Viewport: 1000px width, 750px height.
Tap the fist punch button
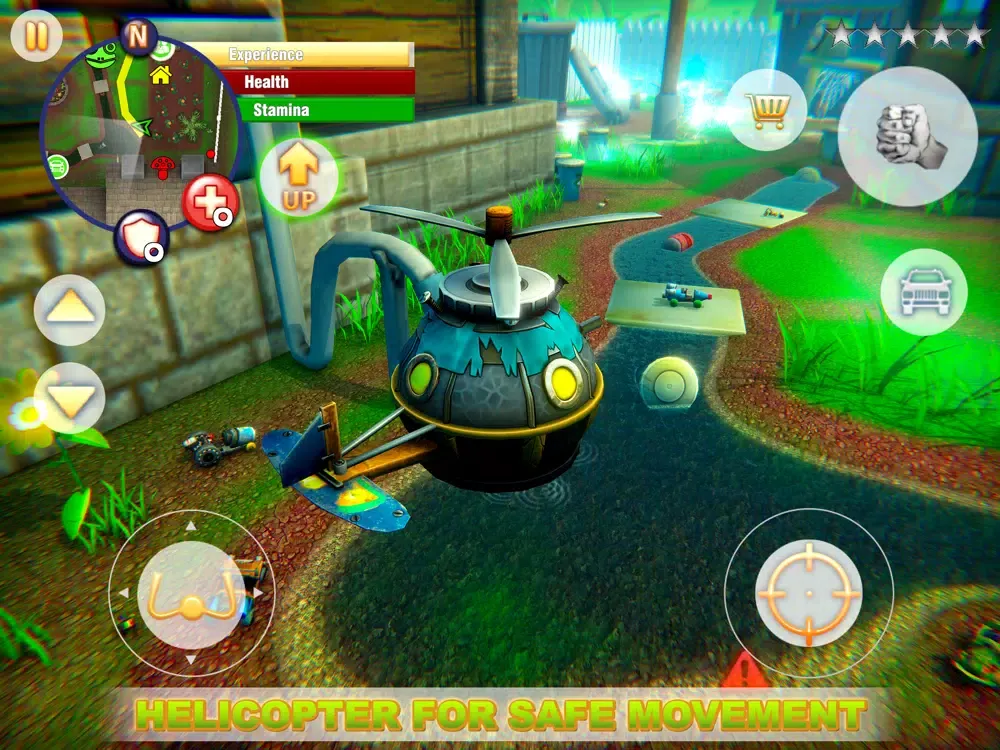(x=907, y=137)
